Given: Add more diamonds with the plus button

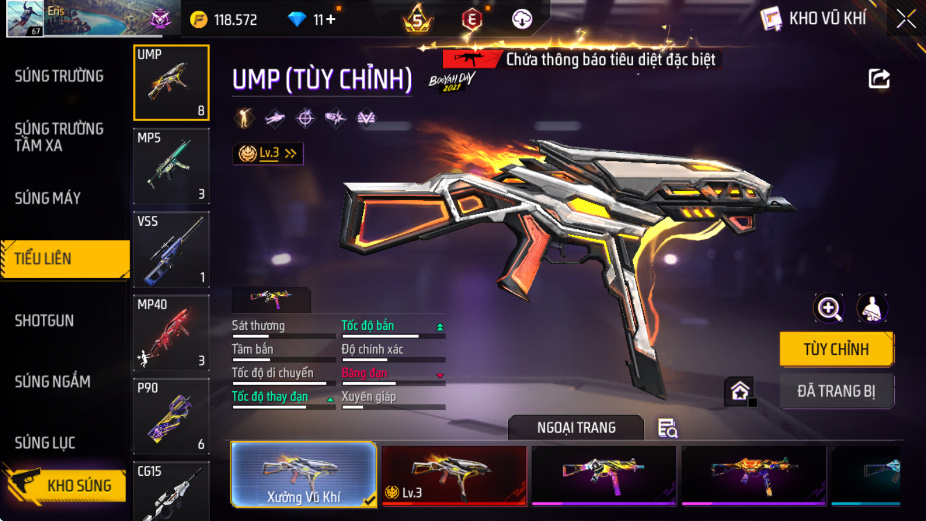Looking at the screenshot, I should 330,19.
